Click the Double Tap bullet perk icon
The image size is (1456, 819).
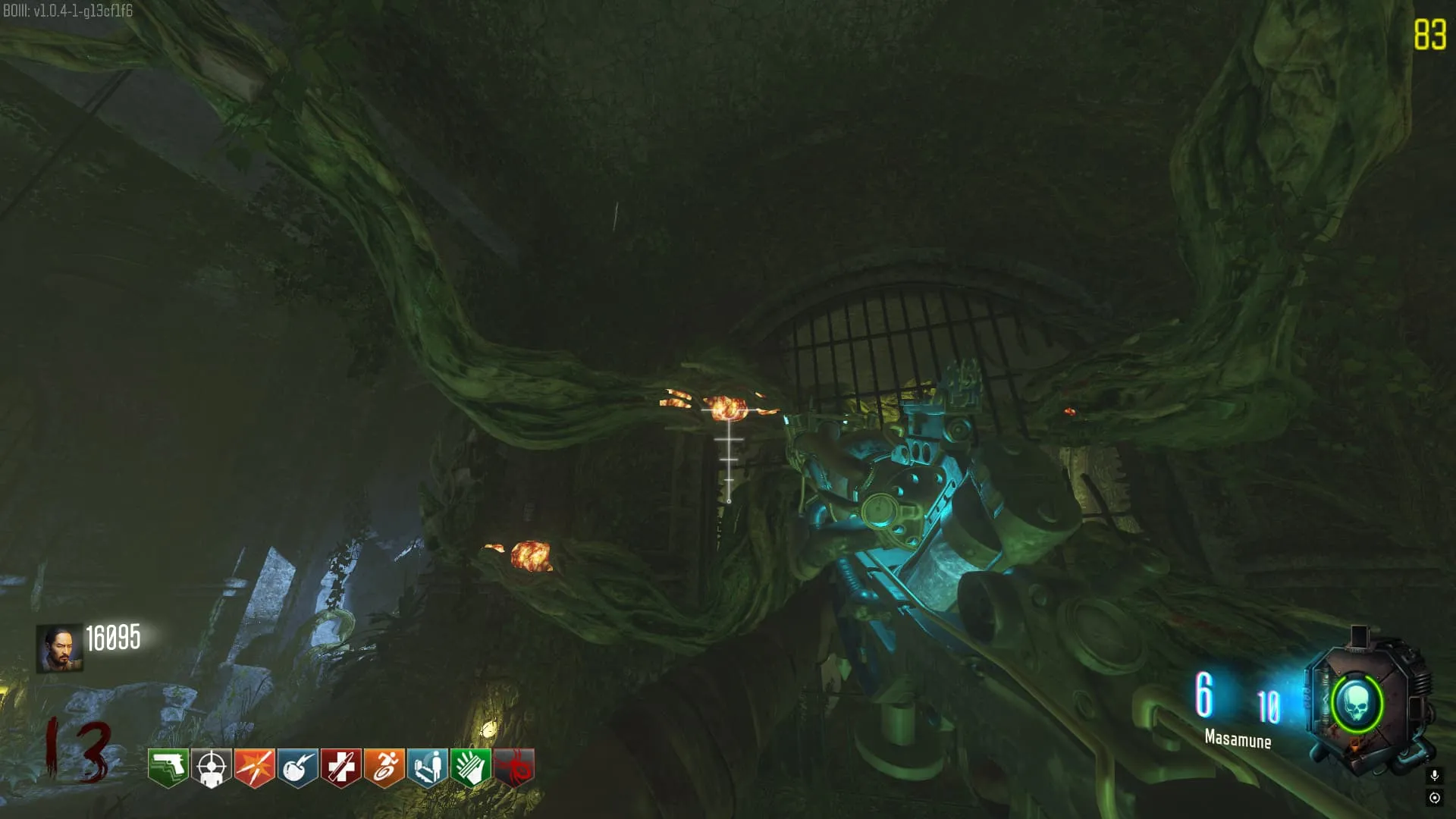click(255, 767)
